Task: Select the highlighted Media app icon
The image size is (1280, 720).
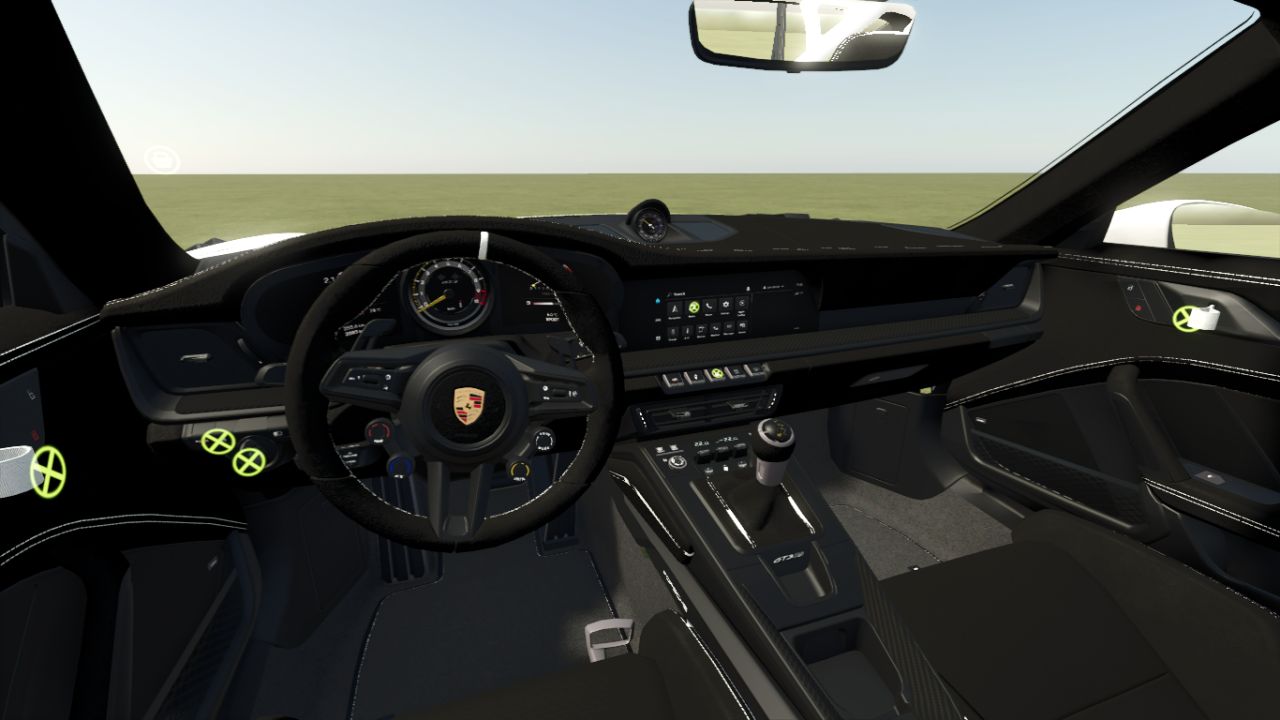Action: click(x=694, y=307)
